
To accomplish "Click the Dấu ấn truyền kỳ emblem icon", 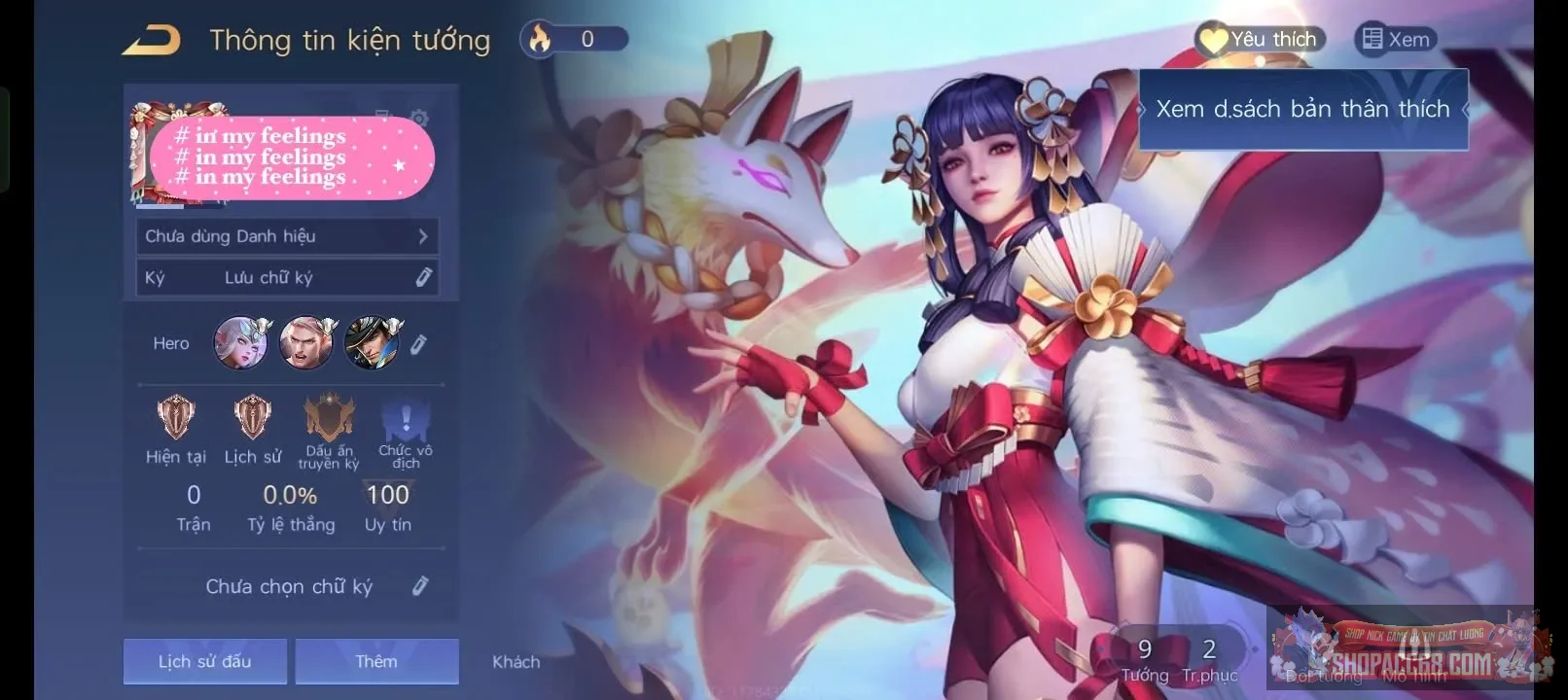I will pos(328,420).
